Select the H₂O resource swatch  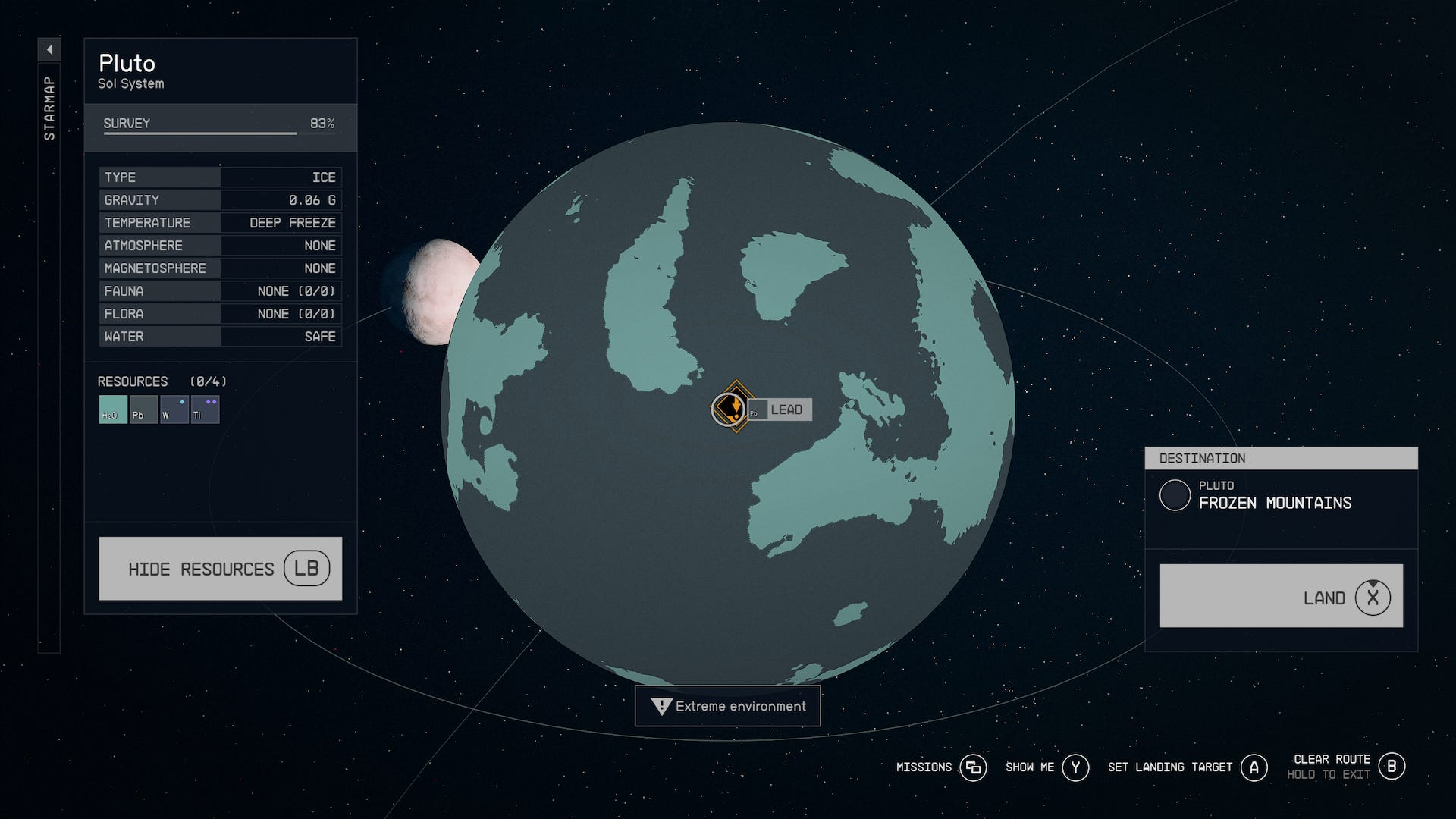pyautogui.click(x=111, y=409)
